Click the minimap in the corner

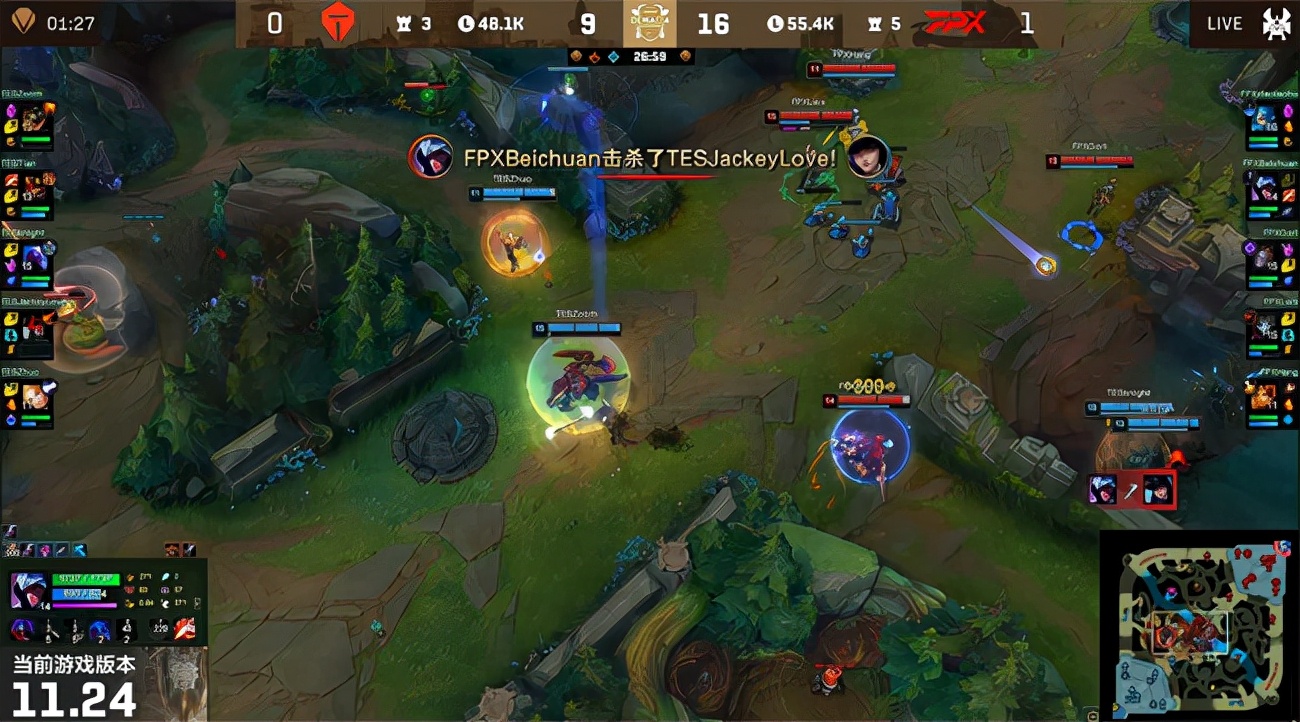click(1198, 625)
